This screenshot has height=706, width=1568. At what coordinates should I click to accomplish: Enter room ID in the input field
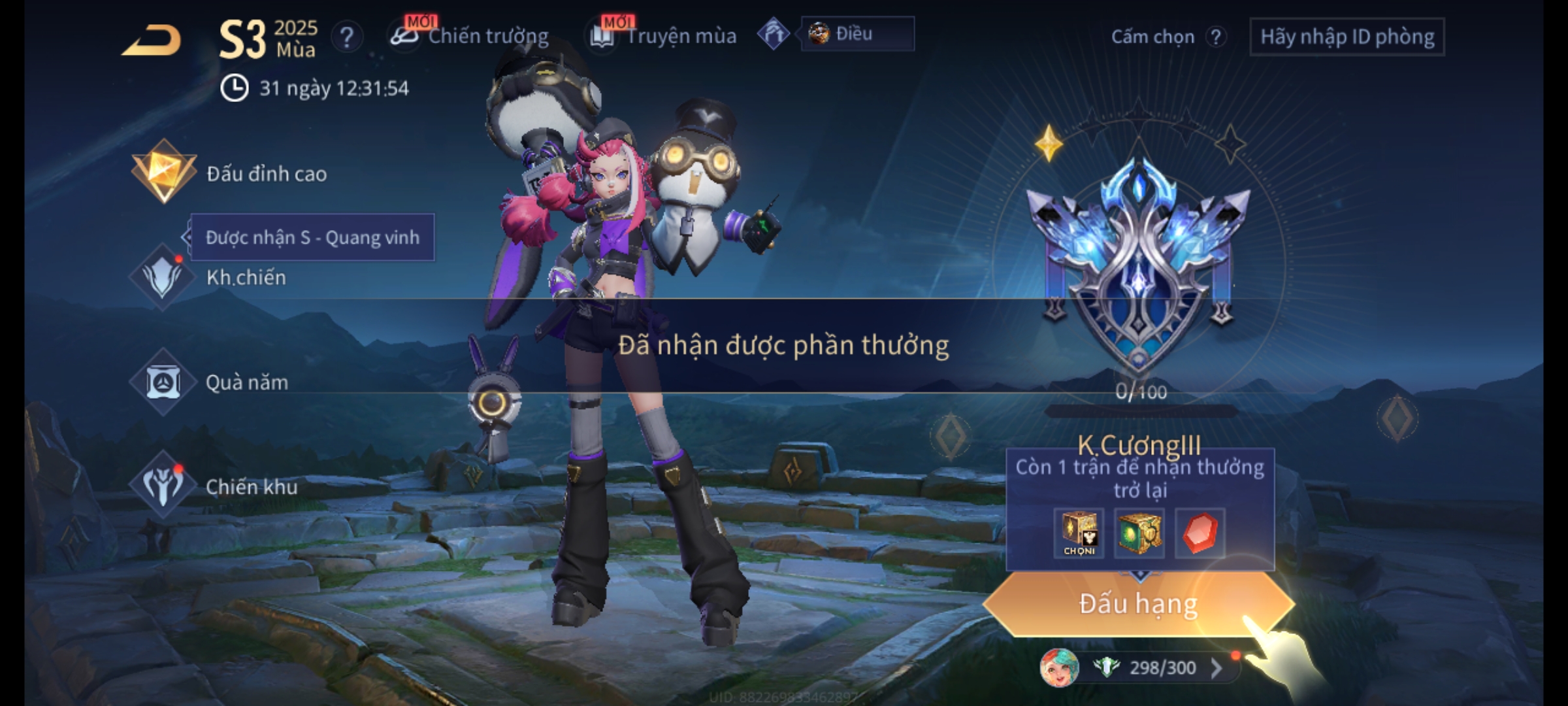pos(1347,37)
